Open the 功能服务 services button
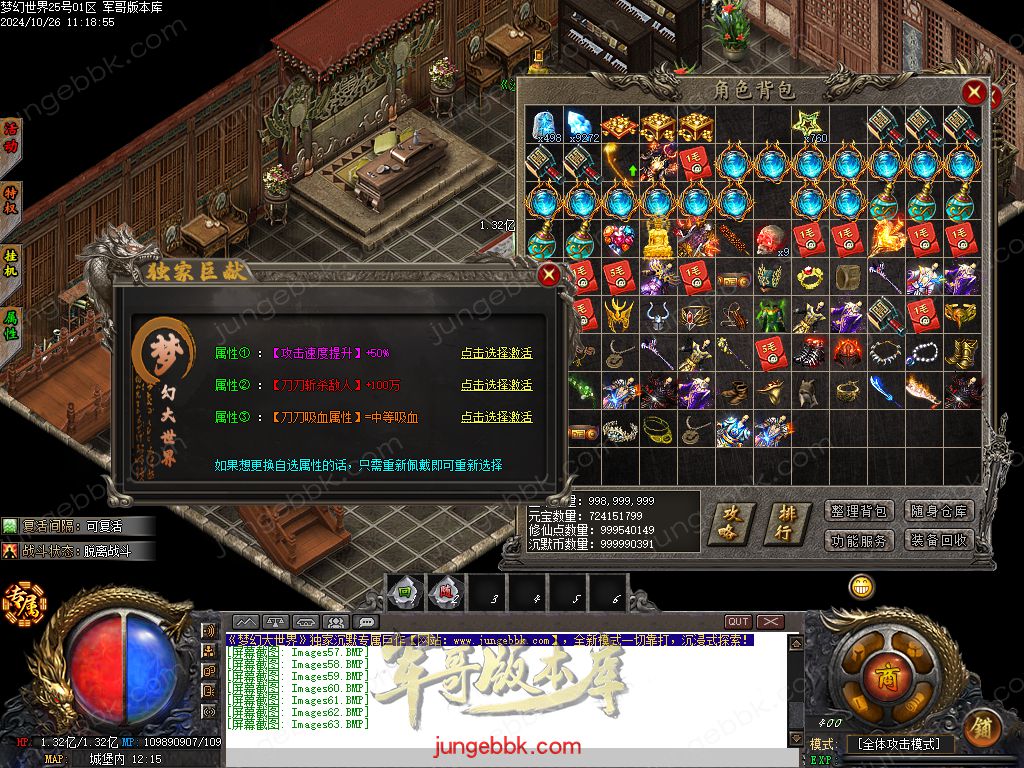The height and width of the screenshot is (768, 1024). [x=859, y=540]
